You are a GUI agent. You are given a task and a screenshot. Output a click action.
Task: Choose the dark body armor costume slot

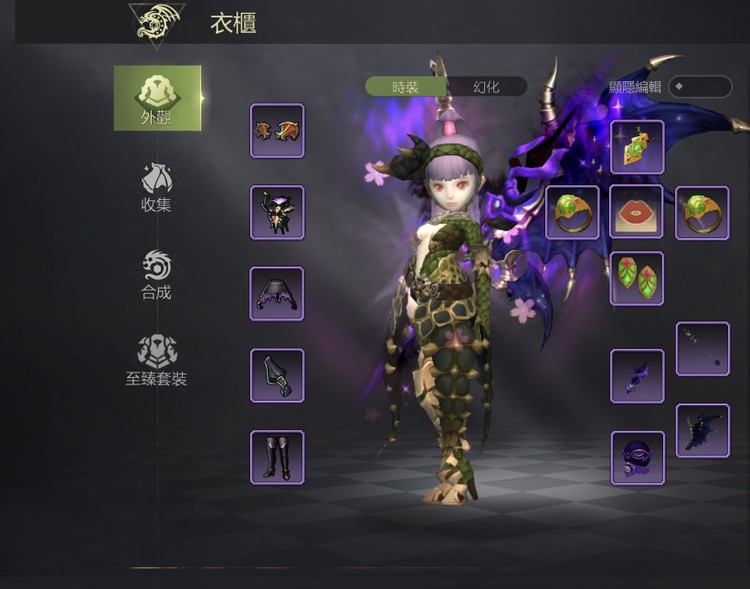click(x=277, y=212)
